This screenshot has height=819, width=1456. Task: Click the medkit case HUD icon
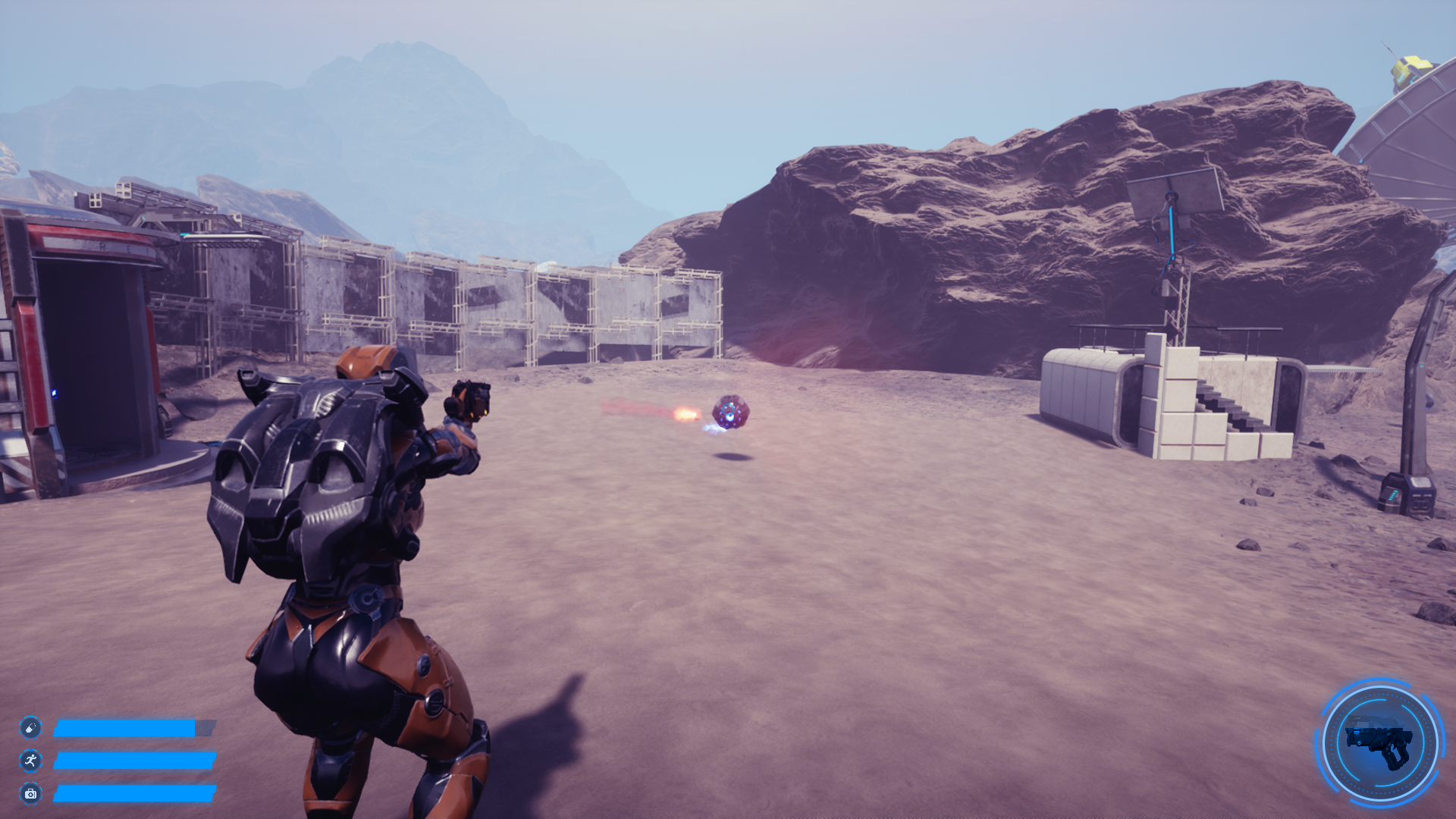click(x=30, y=793)
